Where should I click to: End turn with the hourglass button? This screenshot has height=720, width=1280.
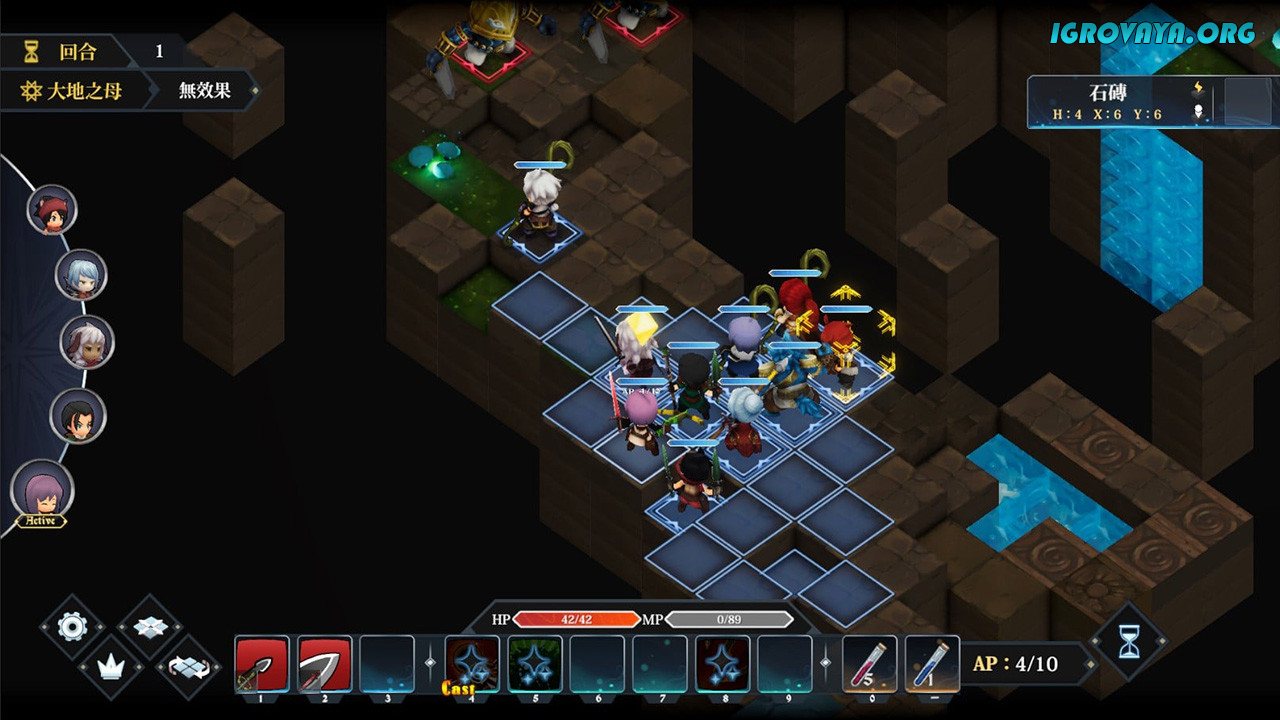pyautogui.click(x=1128, y=643)
